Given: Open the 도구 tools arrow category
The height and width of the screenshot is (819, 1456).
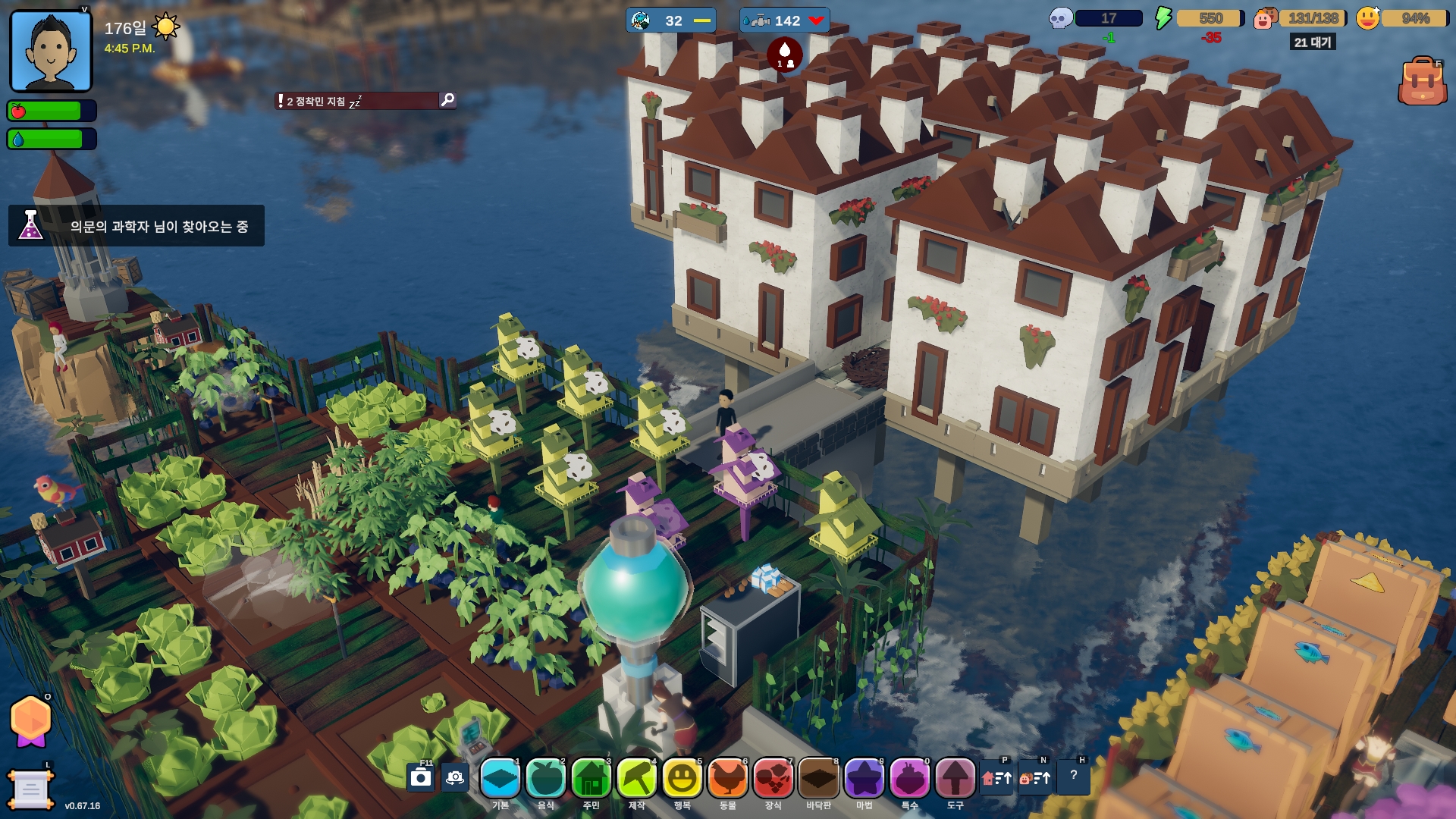Looking at the screenshot, I should 955,779.
